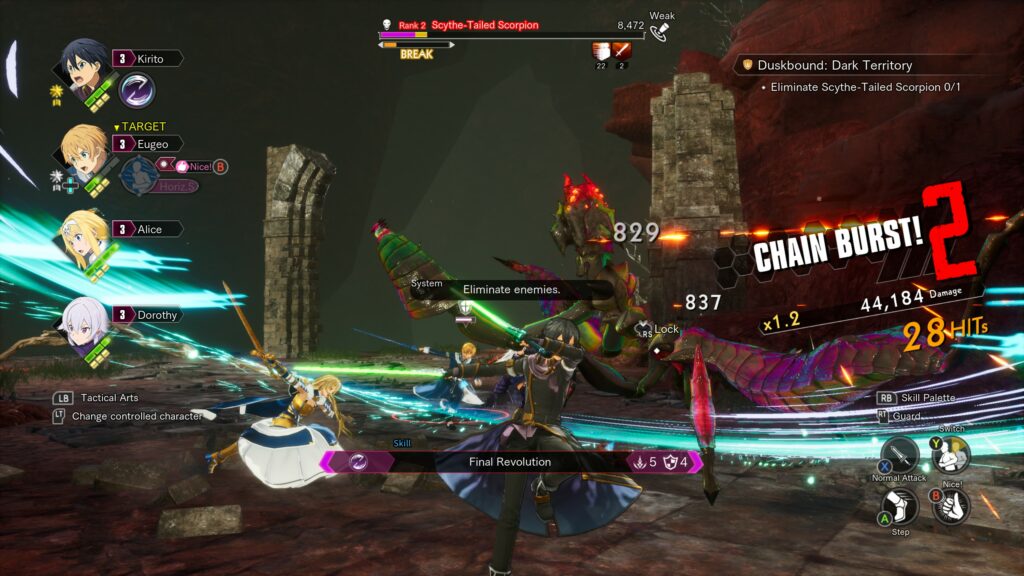The image size is (1024, 576).
Task: Open the Tactical Arts option
Action: (x=109, y=398)
